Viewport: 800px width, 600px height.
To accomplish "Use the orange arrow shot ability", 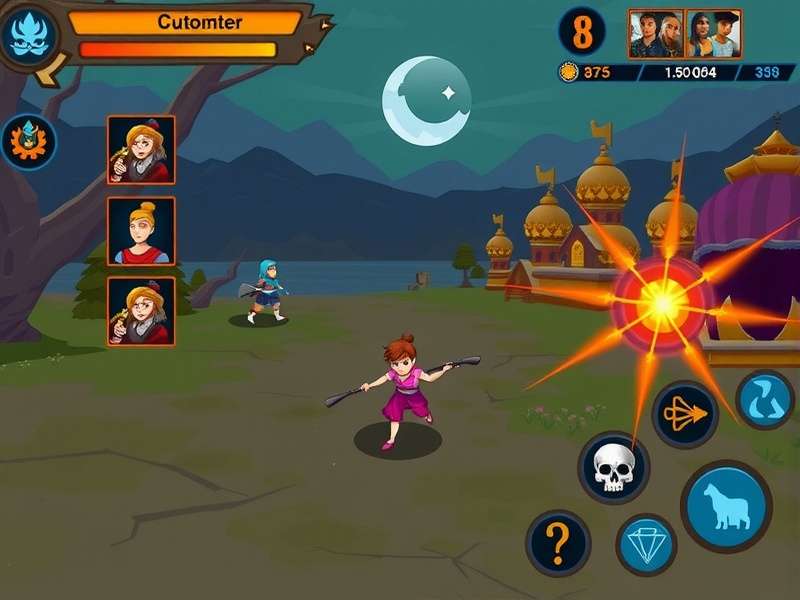I will 685,414.
